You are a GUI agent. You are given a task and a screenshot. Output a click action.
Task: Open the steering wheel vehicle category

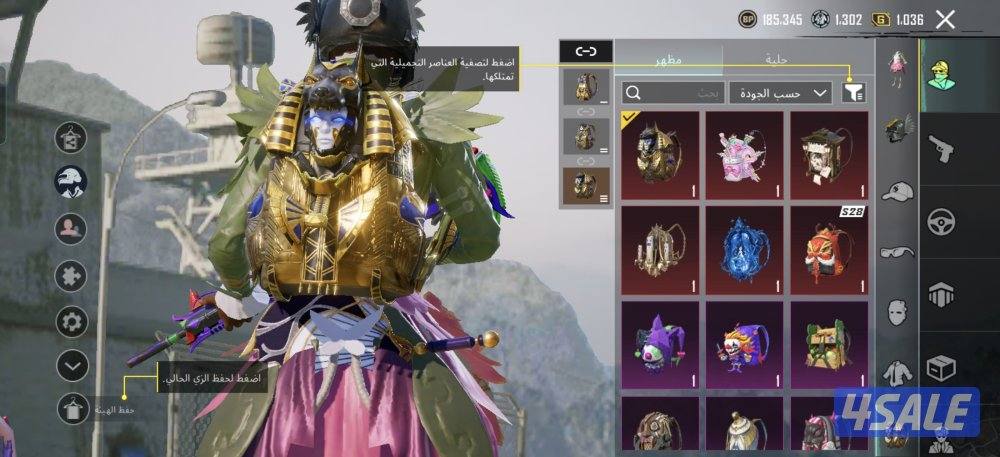click(941, 222)
